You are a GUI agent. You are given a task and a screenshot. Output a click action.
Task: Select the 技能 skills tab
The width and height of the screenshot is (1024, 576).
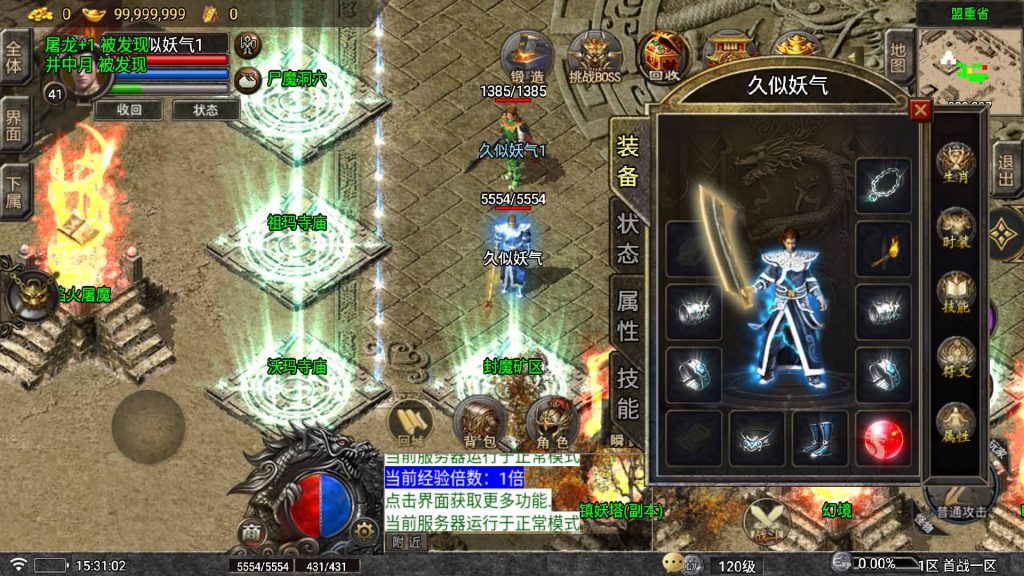pyautogui.click(x=628, y=393)
